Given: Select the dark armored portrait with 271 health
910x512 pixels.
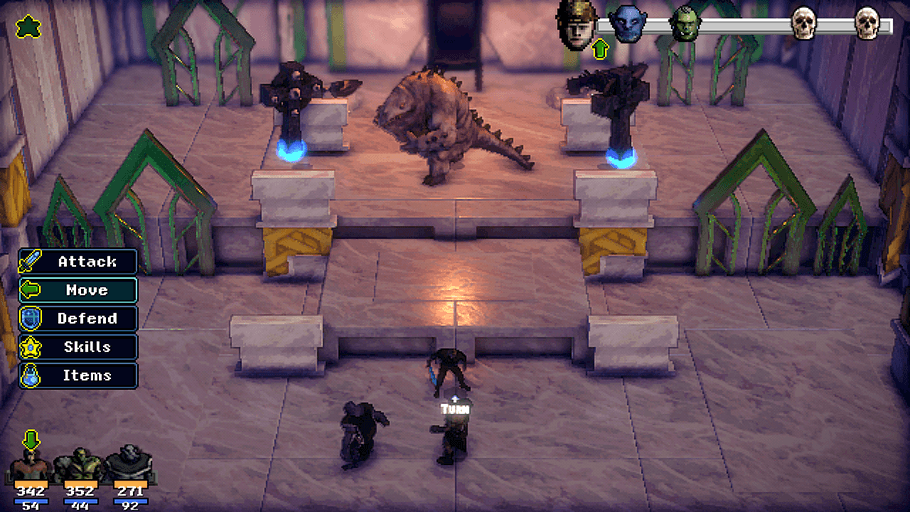Looking at the screenshot, I should (129, 465).
